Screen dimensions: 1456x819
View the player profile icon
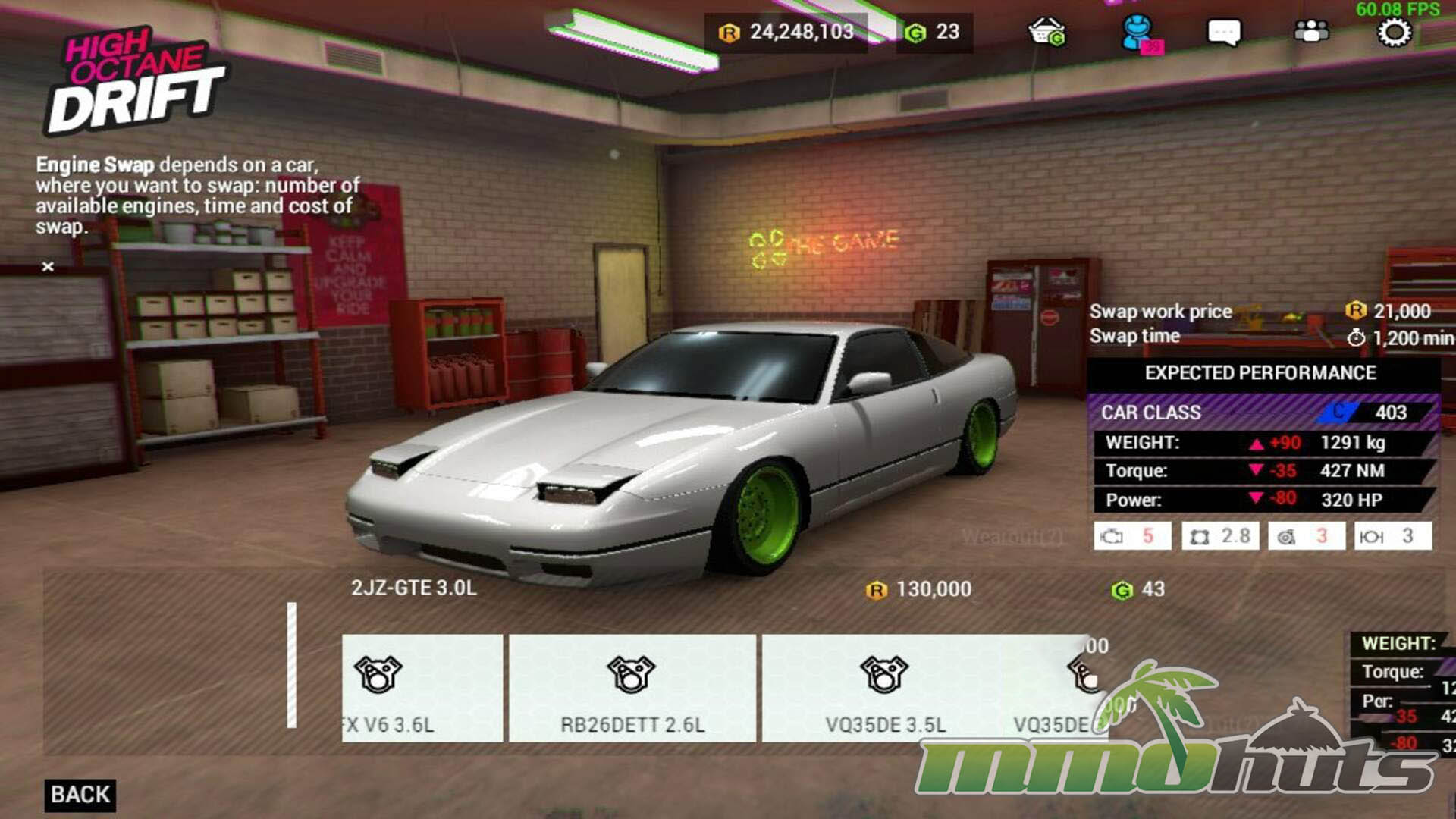1137,33
